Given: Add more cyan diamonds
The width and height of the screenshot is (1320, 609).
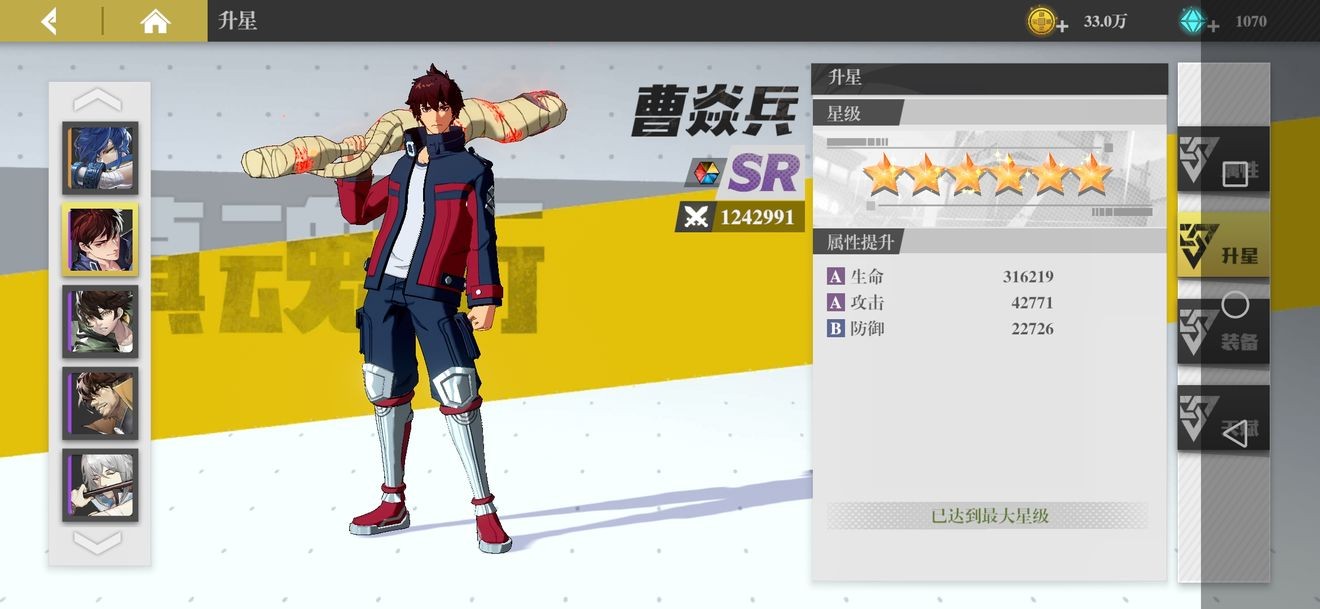Looking at the screenshot, I should (1212, 24).
